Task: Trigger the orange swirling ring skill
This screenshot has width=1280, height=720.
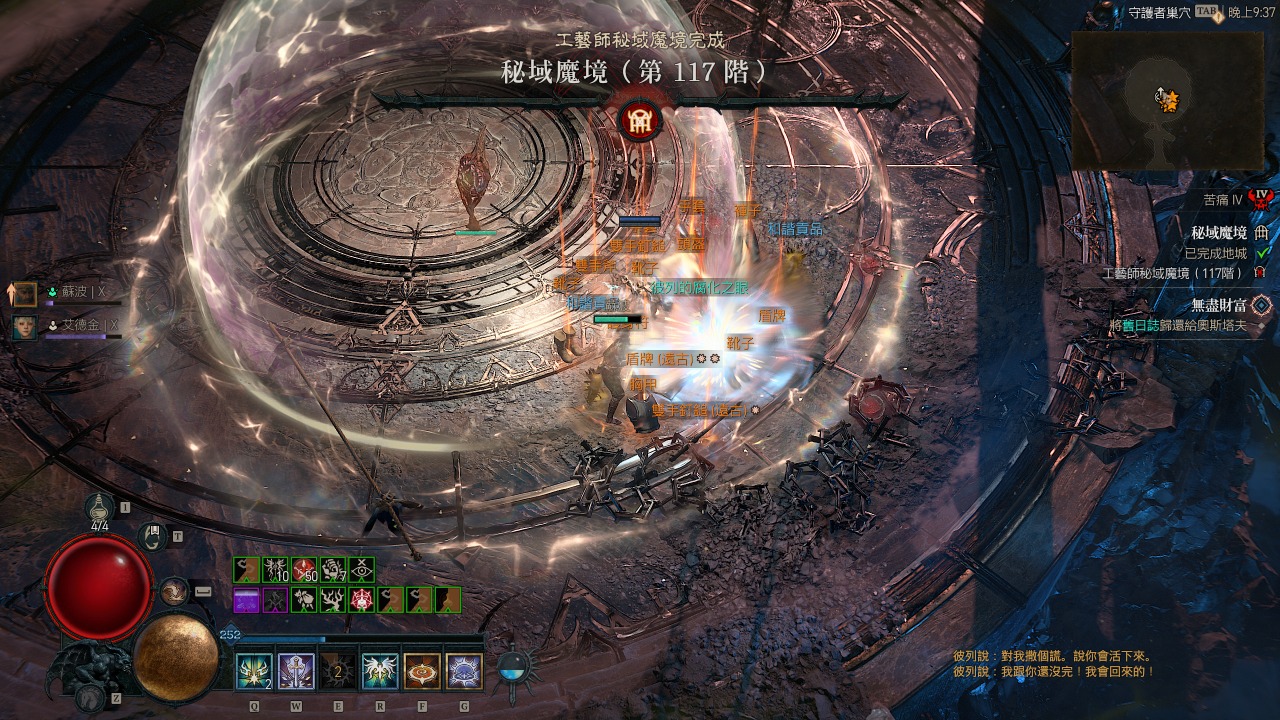Action: (422, 671)
